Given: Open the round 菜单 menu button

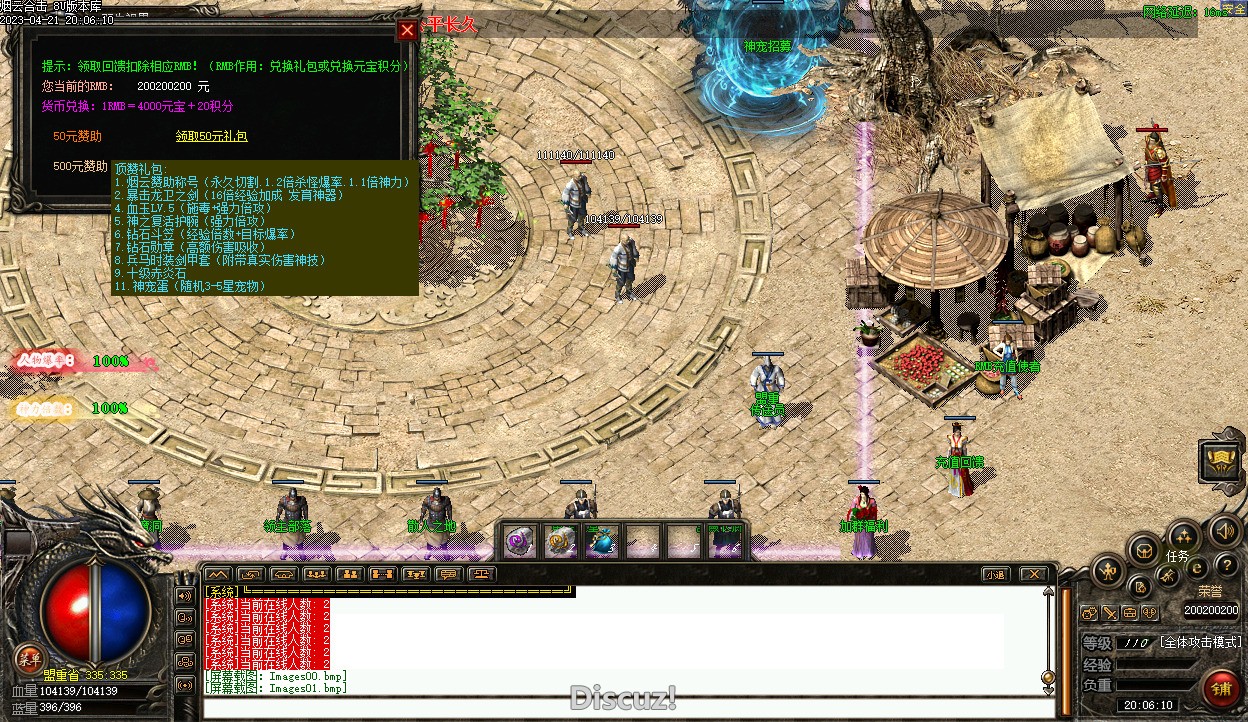Looking at the screenshot, I should tap(28, 657).
